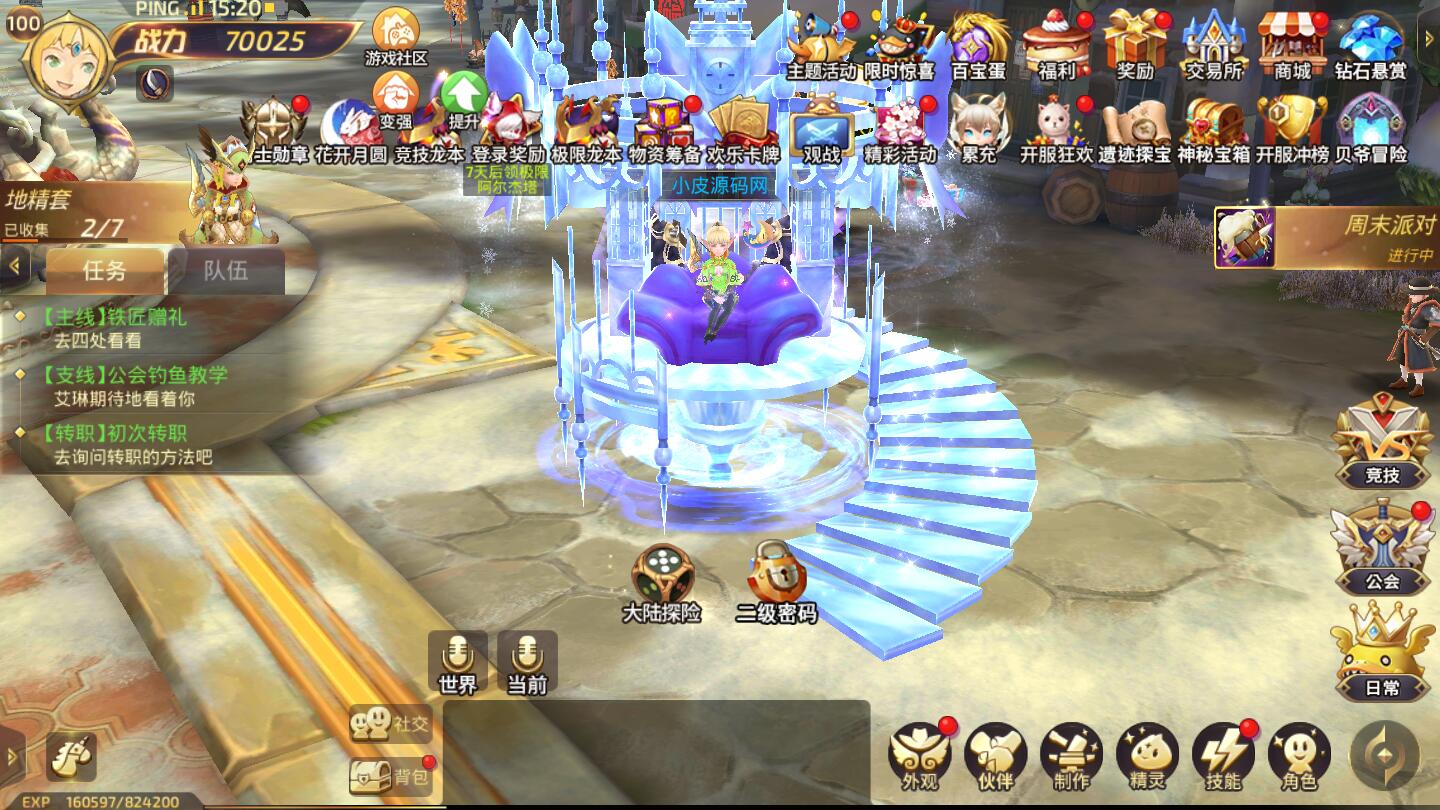The image size is (1440, 810).
Task: Open the 周末派对 weekend party banner
Action: (x=1327, y=238)
